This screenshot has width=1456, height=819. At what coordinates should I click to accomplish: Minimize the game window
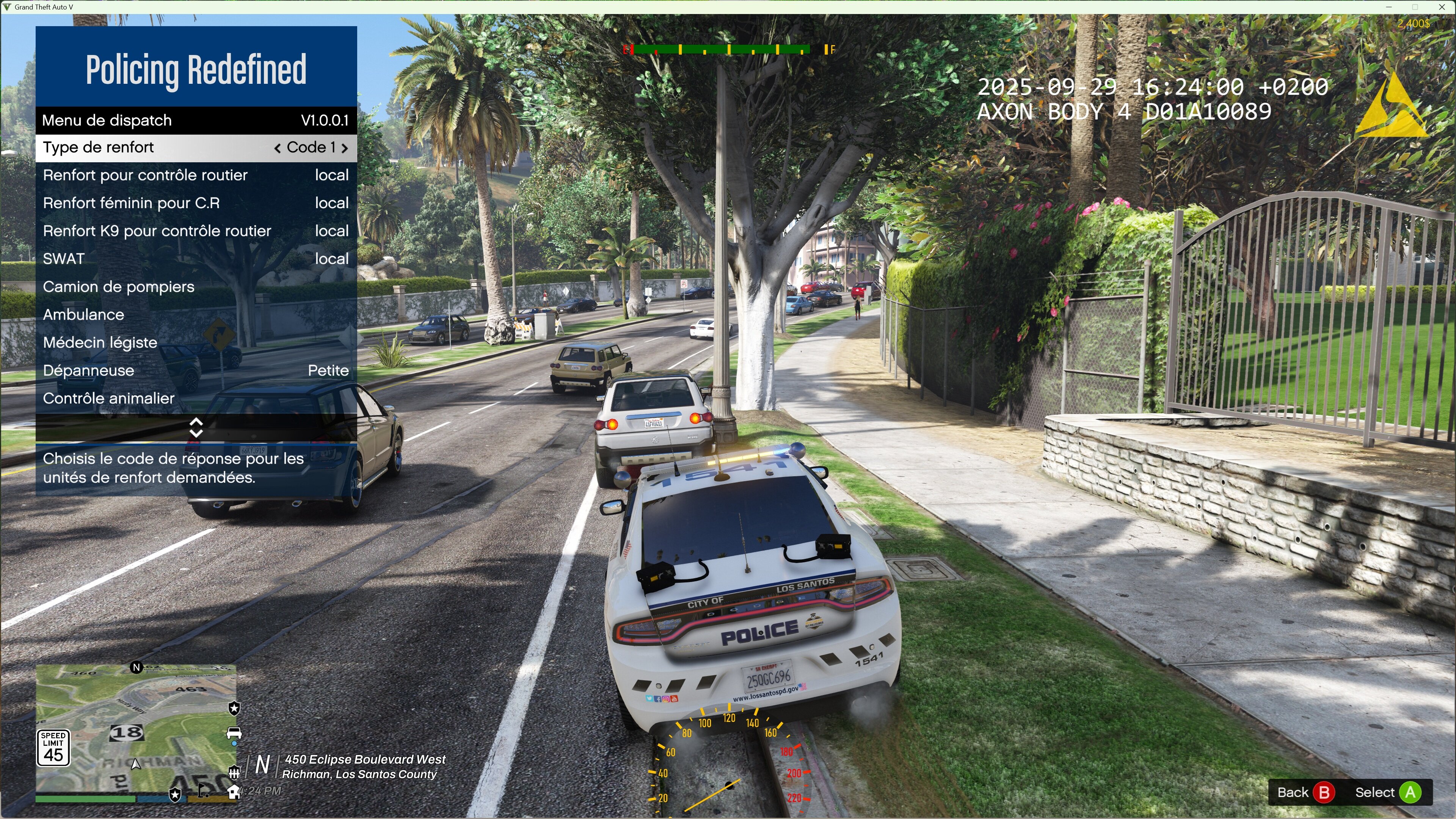(x=1389, y=7)
